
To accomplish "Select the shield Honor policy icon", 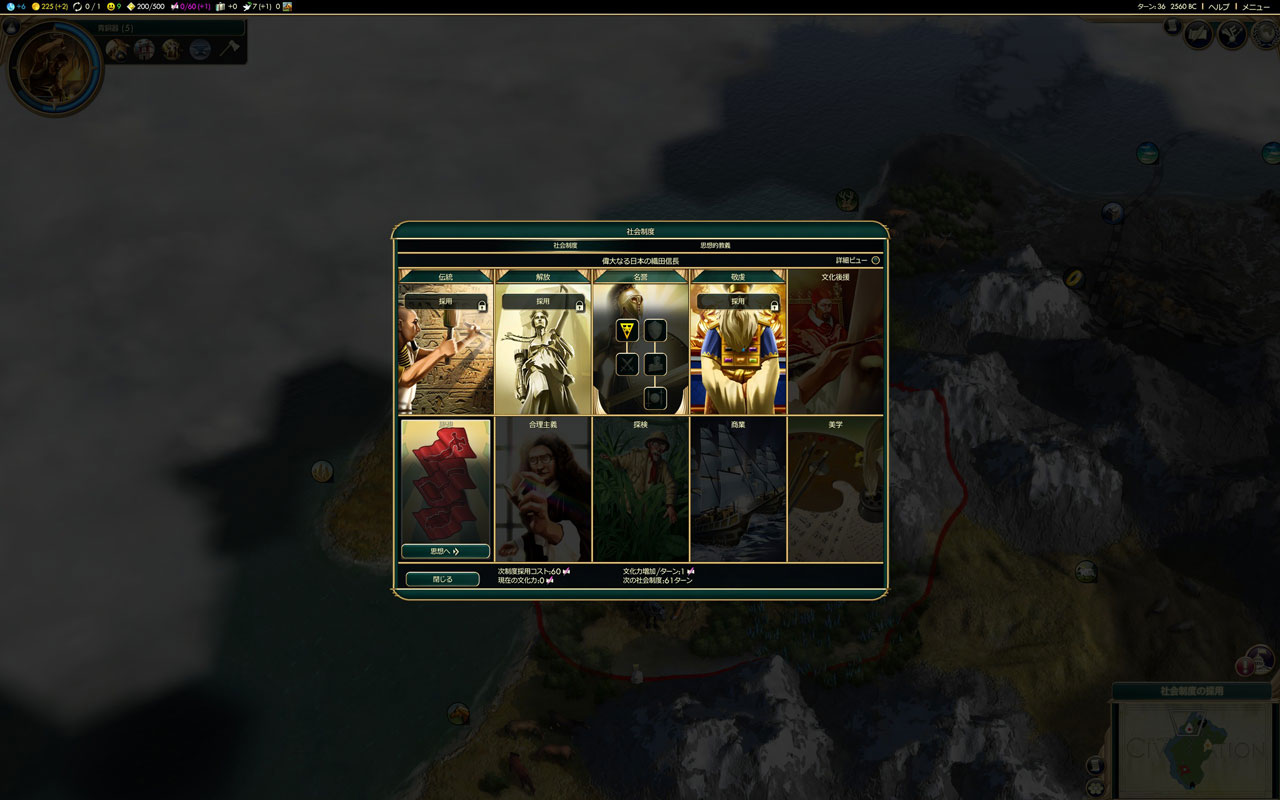I will point(655,330).
